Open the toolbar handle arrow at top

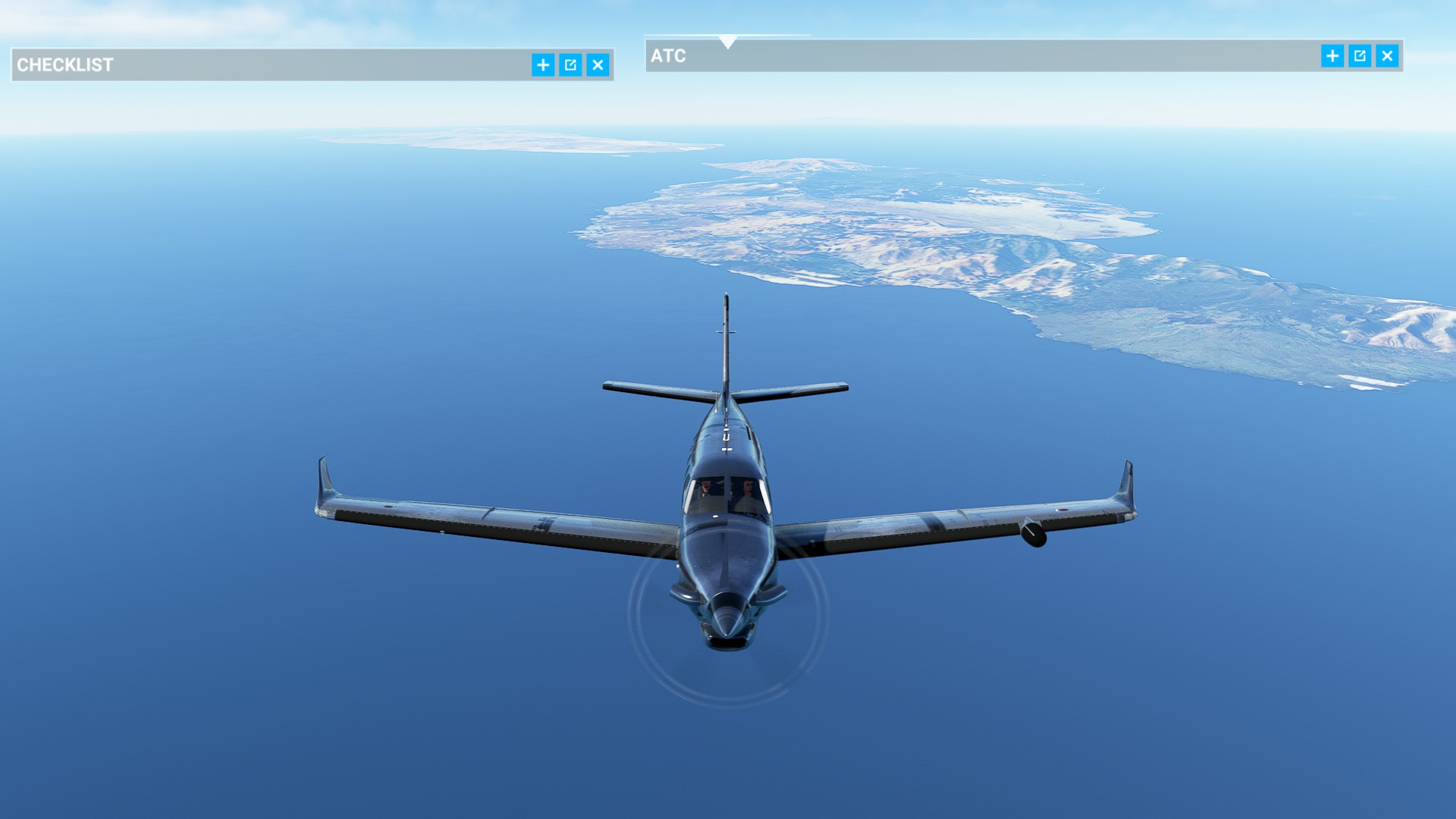click(x=728, y=42)
